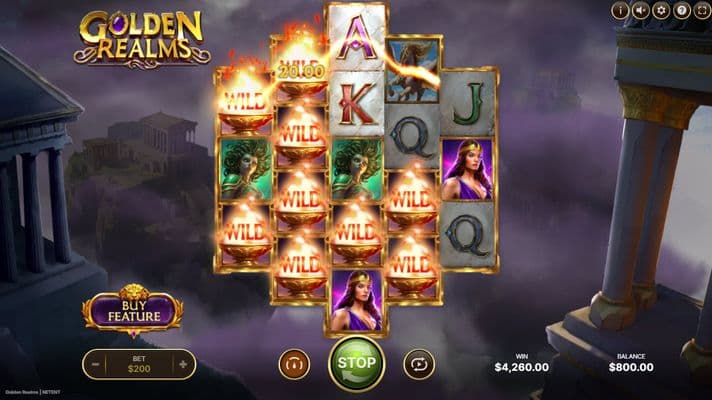Show the help question mark page
Viewport: 712px width, 400px height.
point(682,11)
